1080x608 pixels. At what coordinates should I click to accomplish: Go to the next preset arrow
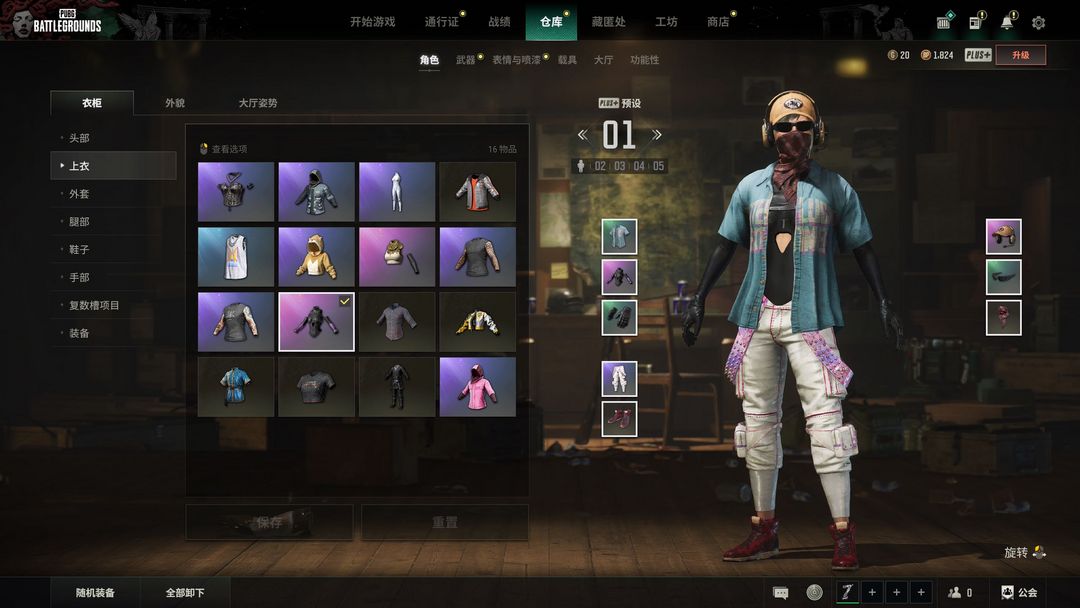click(657, 135)
